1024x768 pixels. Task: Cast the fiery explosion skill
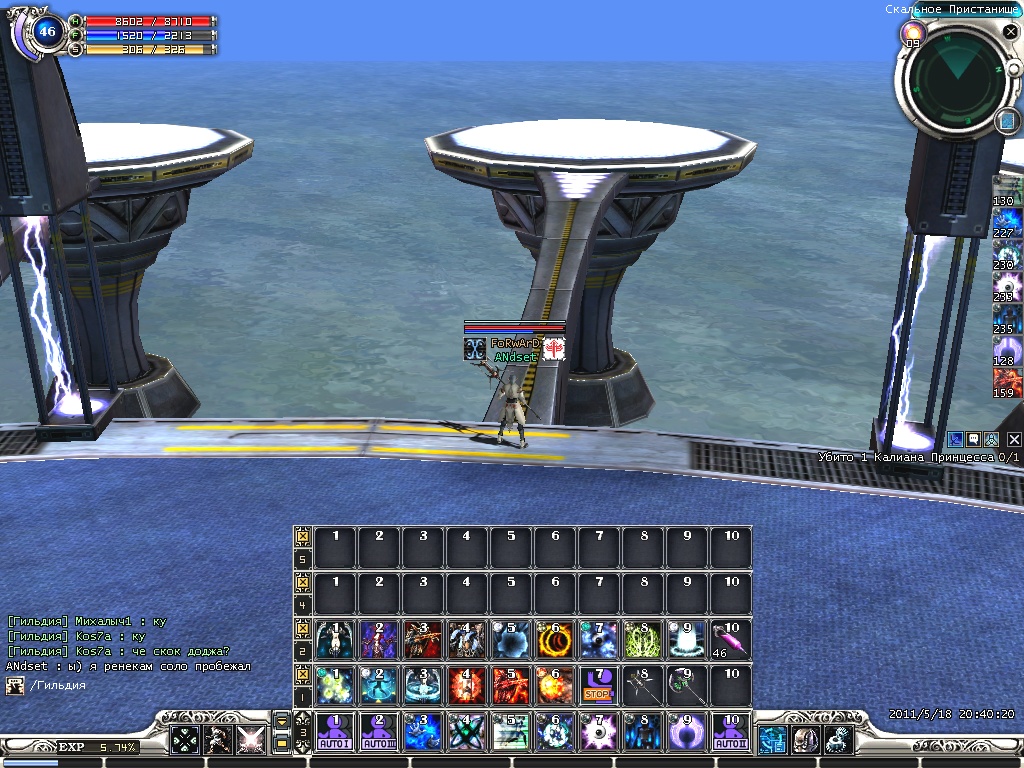pos(554,685)
